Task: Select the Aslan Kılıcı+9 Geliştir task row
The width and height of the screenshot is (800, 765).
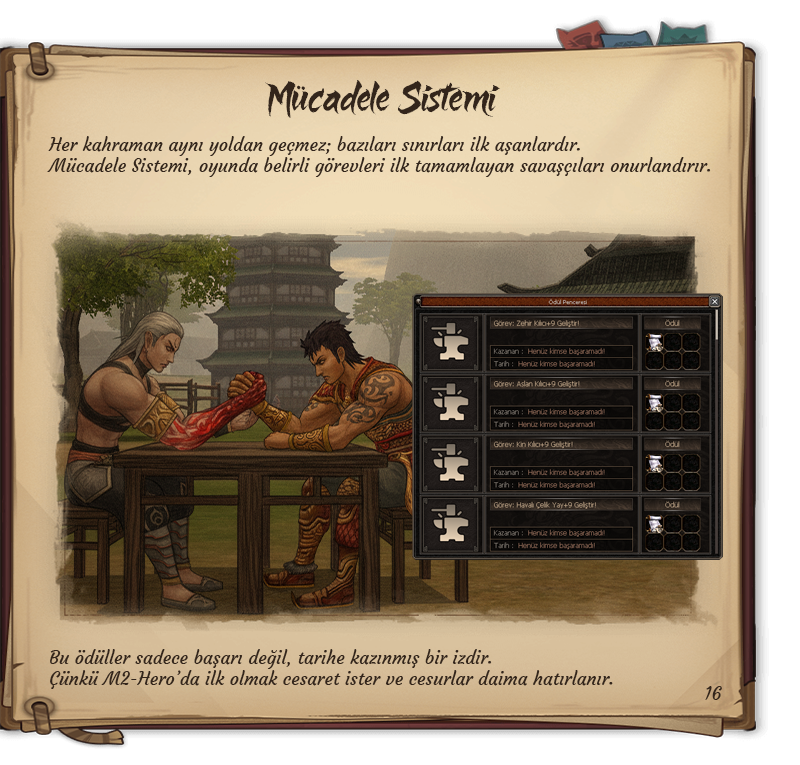Action: pos(561,384)
